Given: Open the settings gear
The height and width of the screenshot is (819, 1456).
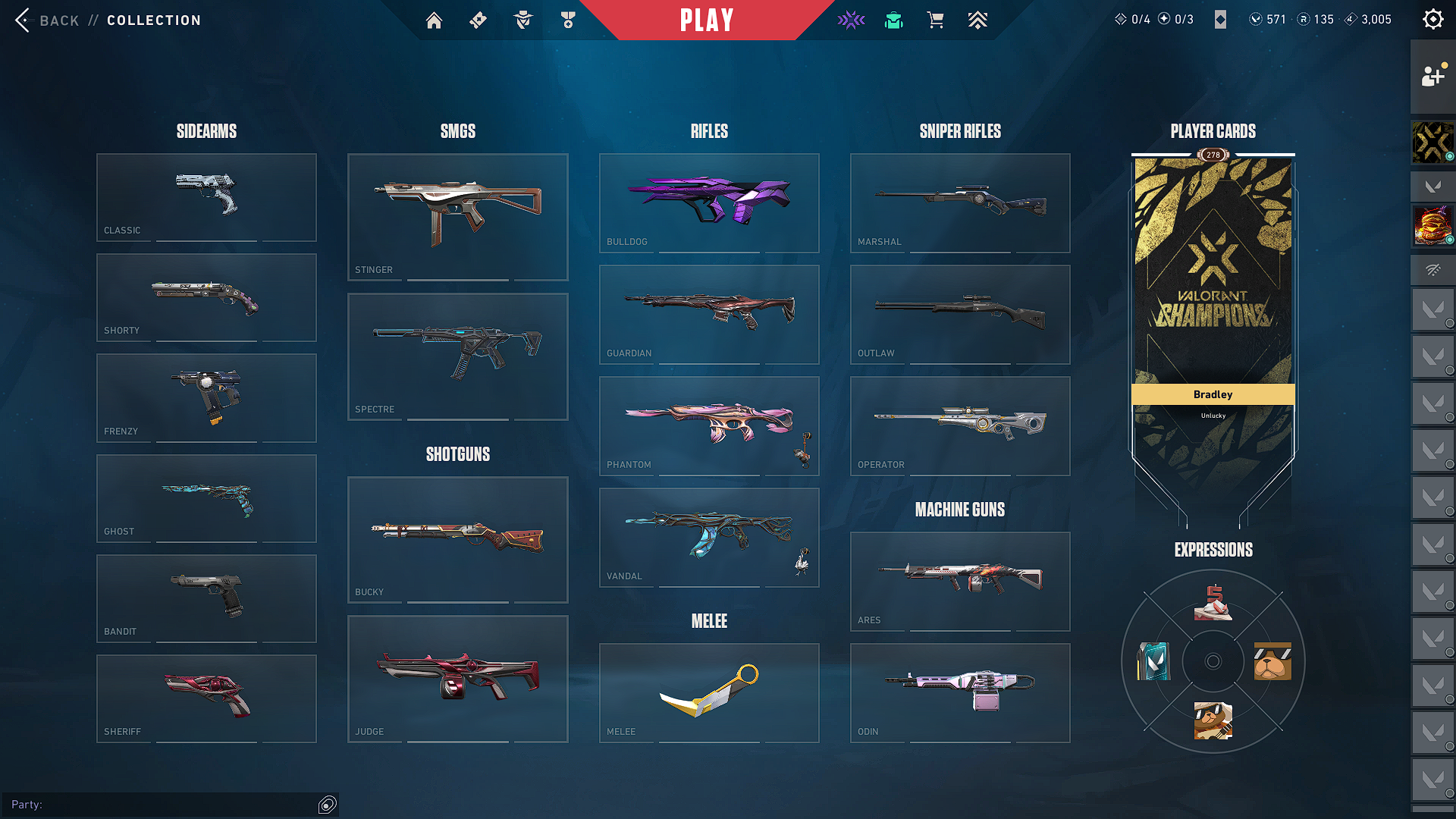Looking at the screenshot, I should point(1432,20).
